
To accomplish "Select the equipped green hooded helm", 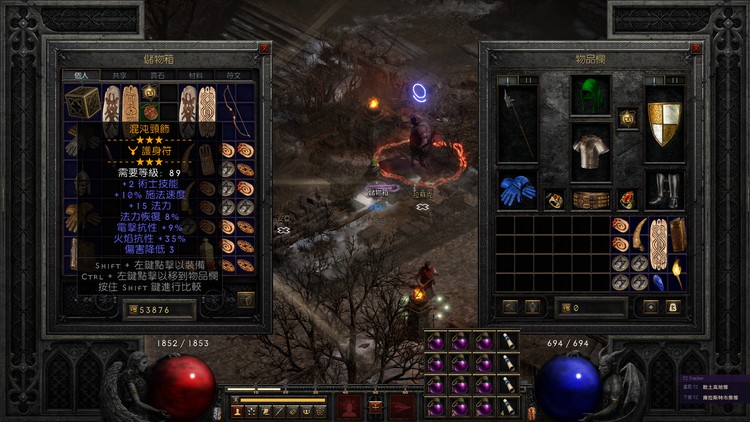I will click(x=590, y=97).
